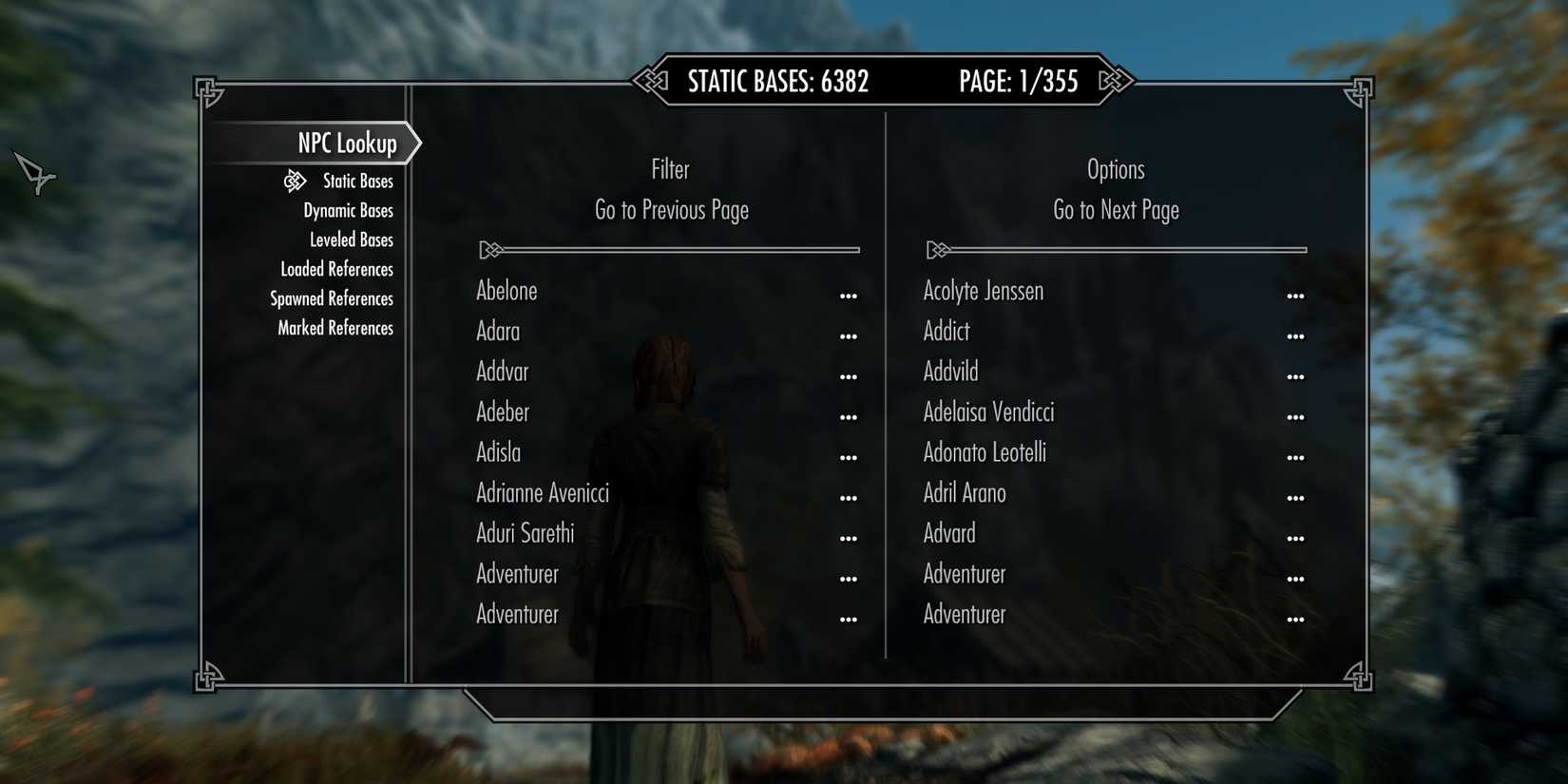
Task: Click the ellipsis beside Adelaisa Vendicci
Action: pos(1296,416)
